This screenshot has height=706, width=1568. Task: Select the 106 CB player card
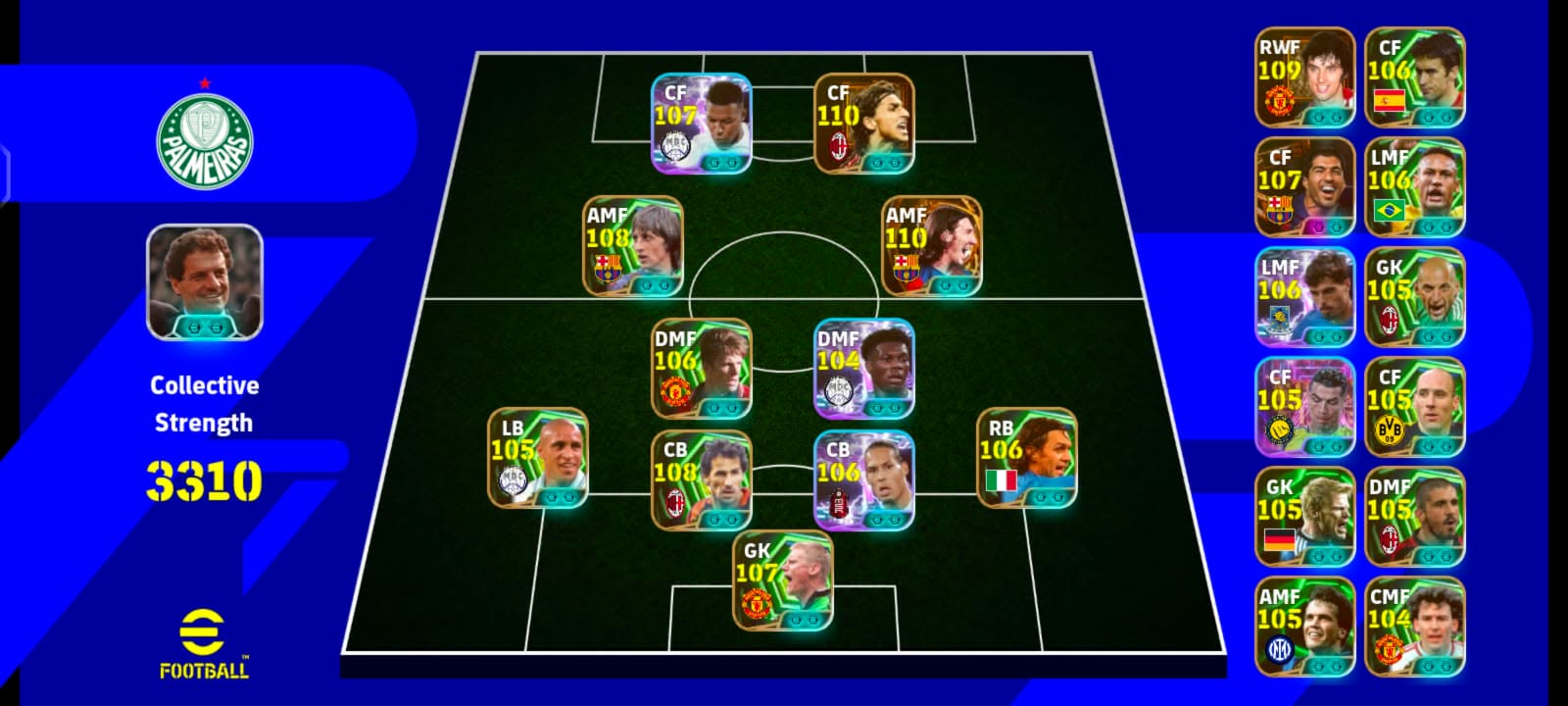point(864,480)
